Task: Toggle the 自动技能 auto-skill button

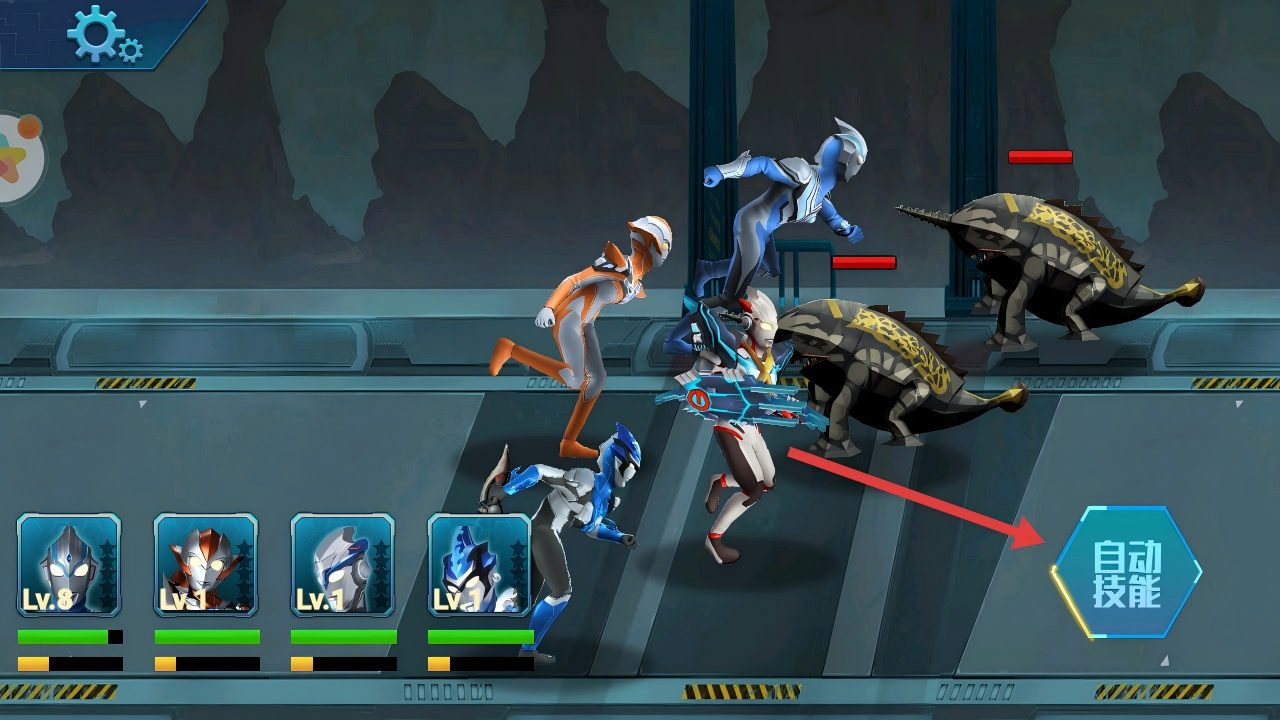Action: pyautogui.click(x=1126, y=574)
